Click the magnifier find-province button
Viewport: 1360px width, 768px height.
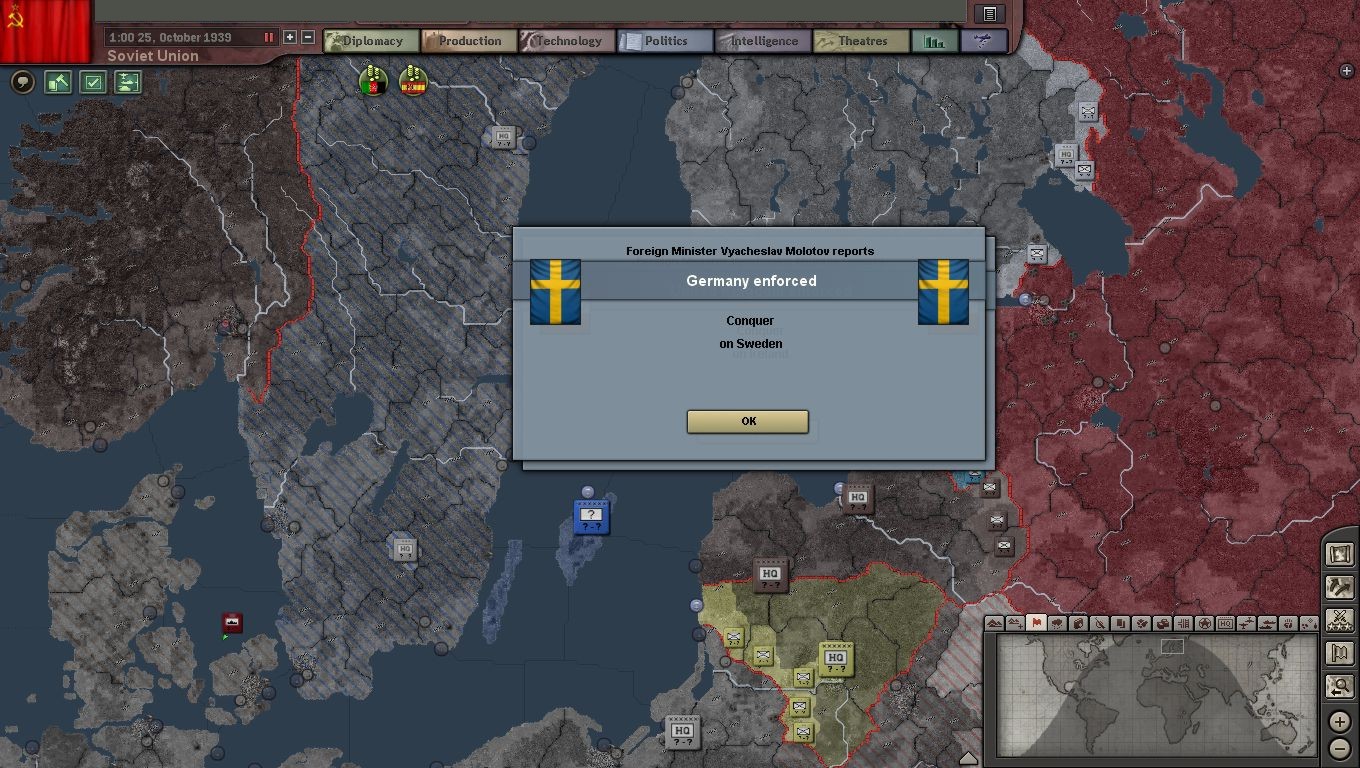[1339, 686]
